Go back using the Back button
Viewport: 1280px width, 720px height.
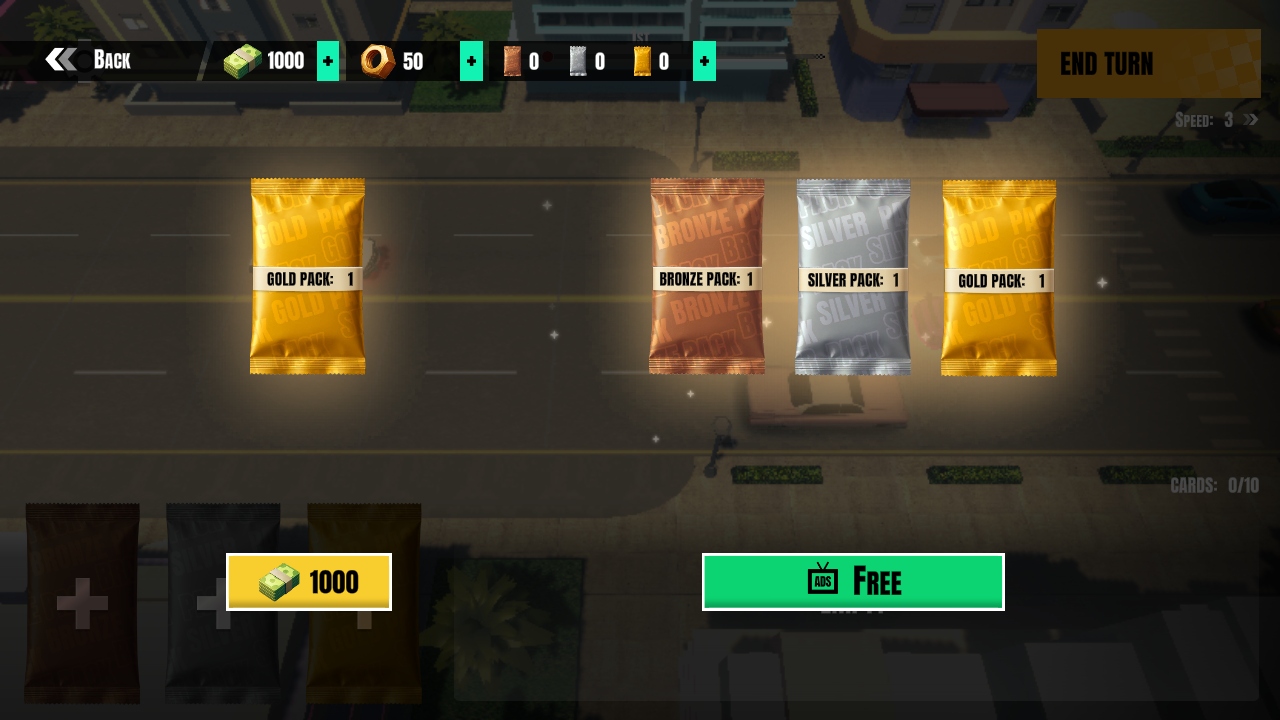[89, 60]
